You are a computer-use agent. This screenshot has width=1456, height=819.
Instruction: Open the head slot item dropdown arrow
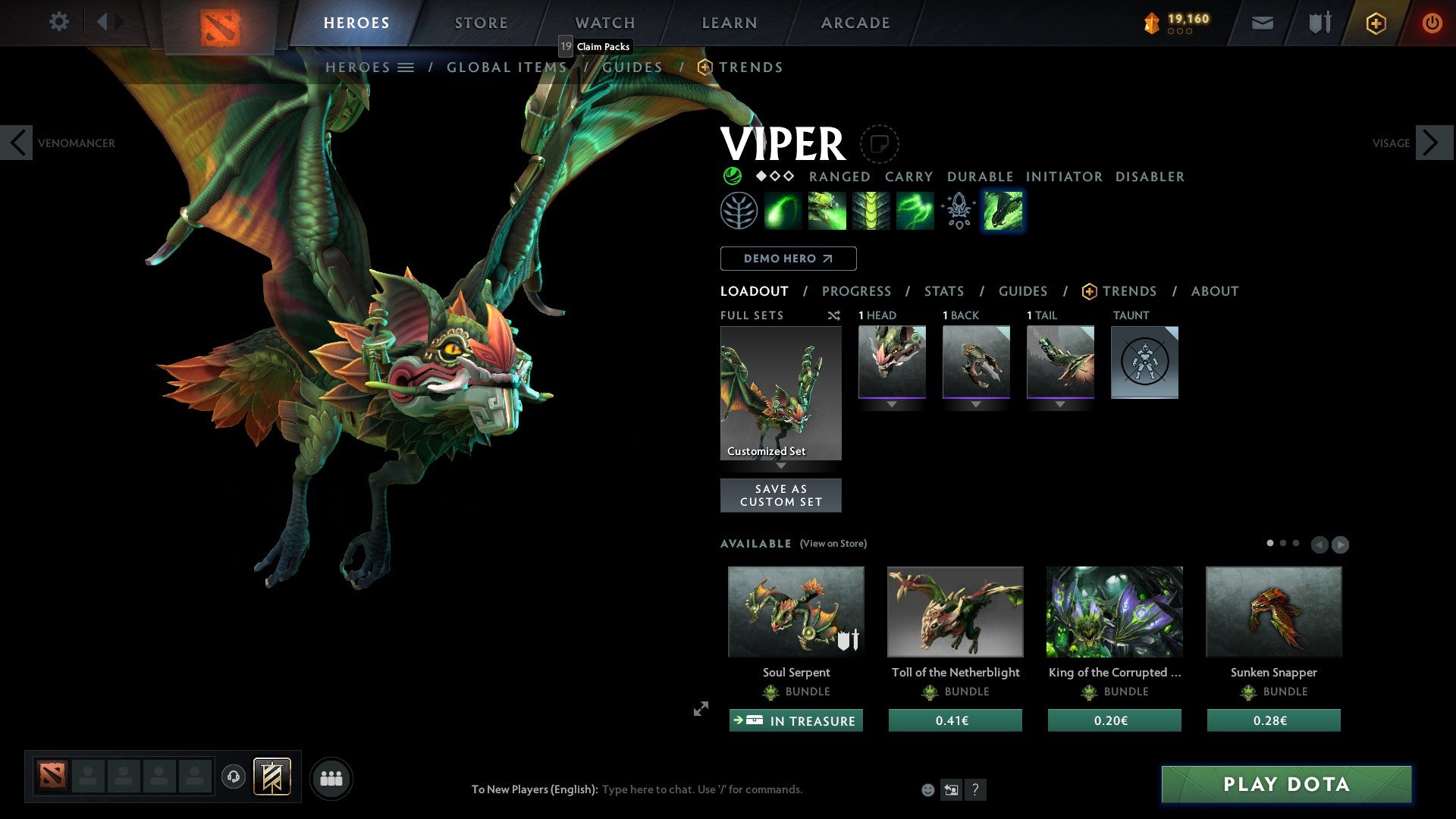click(891, 404)
